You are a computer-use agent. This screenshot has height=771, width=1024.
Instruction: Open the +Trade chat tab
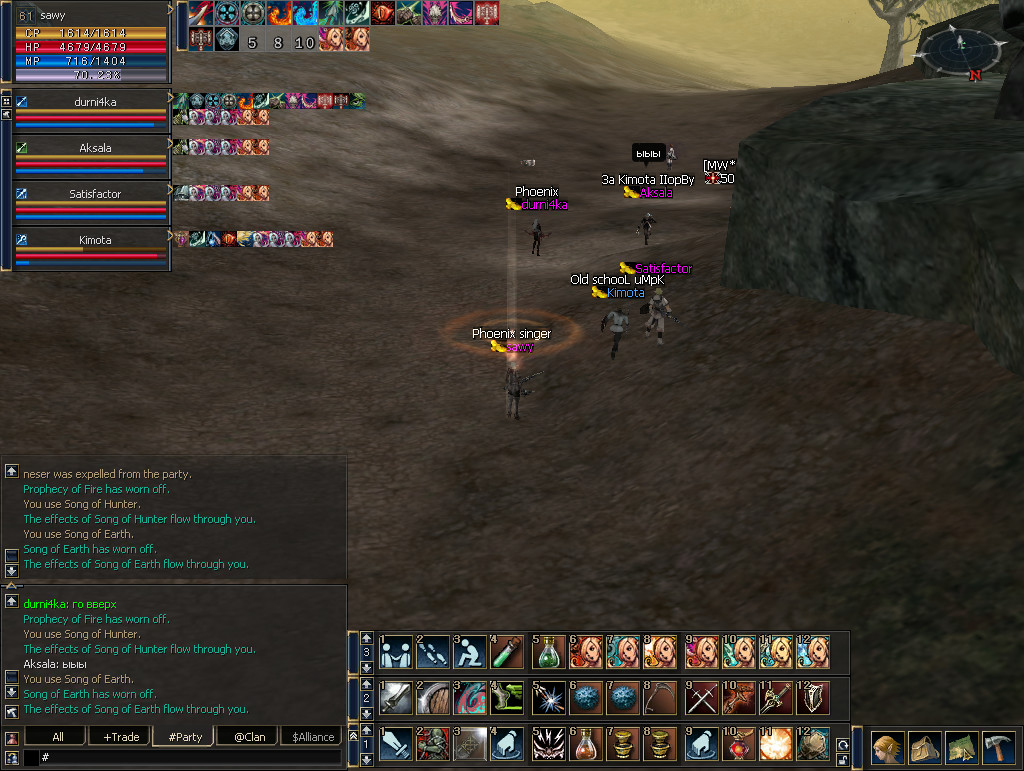(120, 737)
